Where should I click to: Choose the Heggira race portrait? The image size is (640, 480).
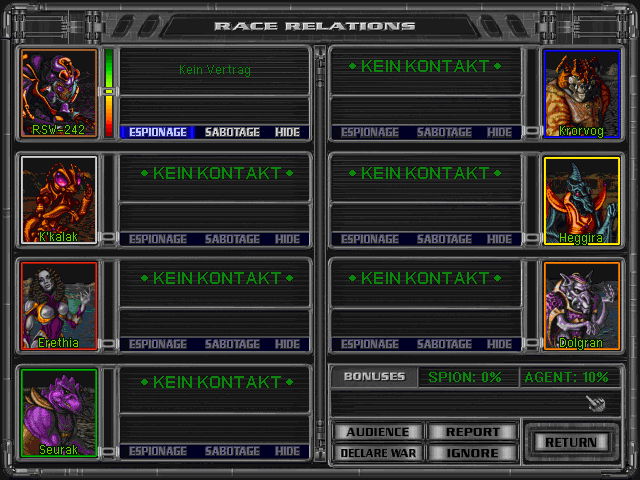pos(581,199)
